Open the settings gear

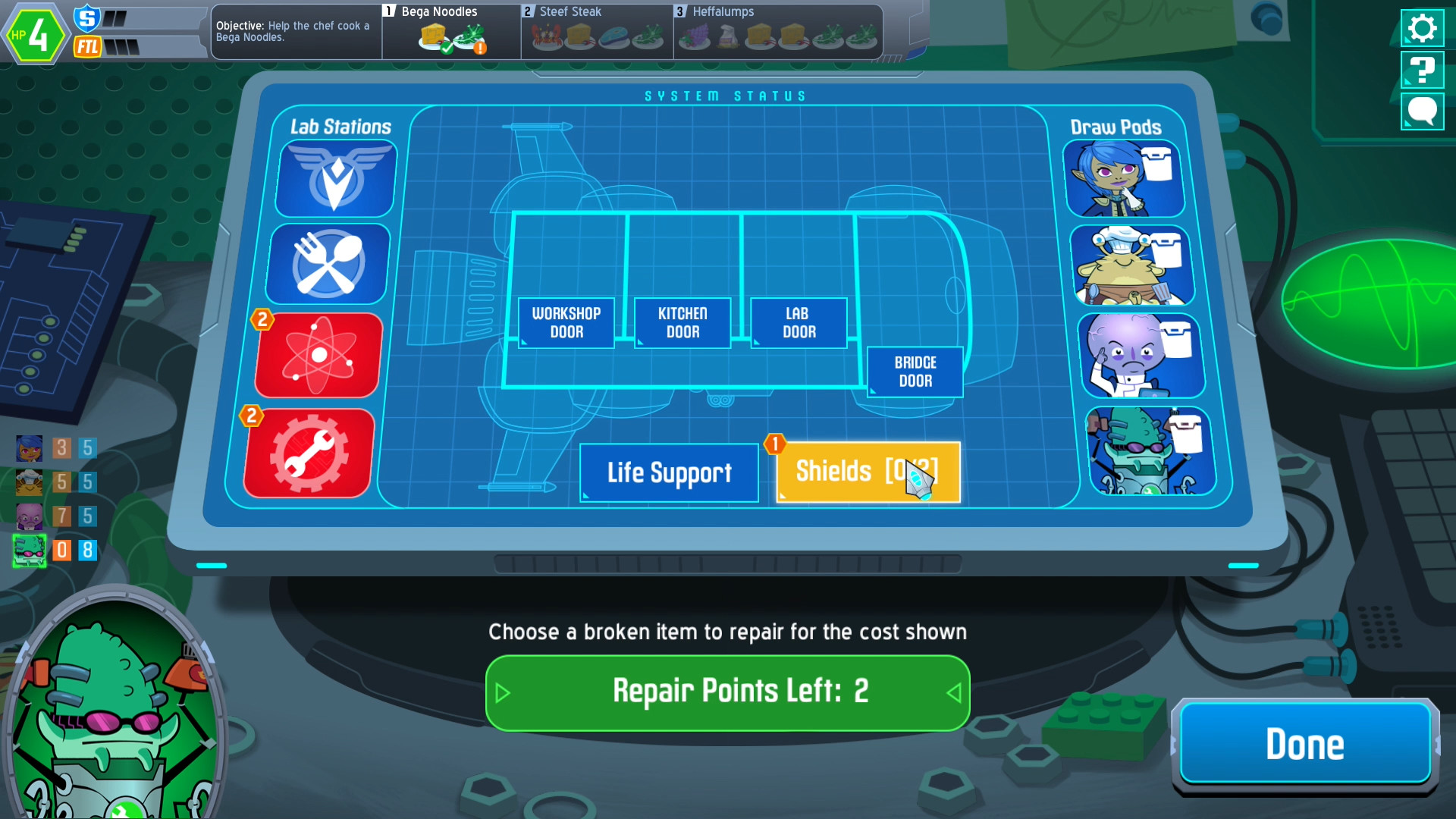coord(1422,27)
